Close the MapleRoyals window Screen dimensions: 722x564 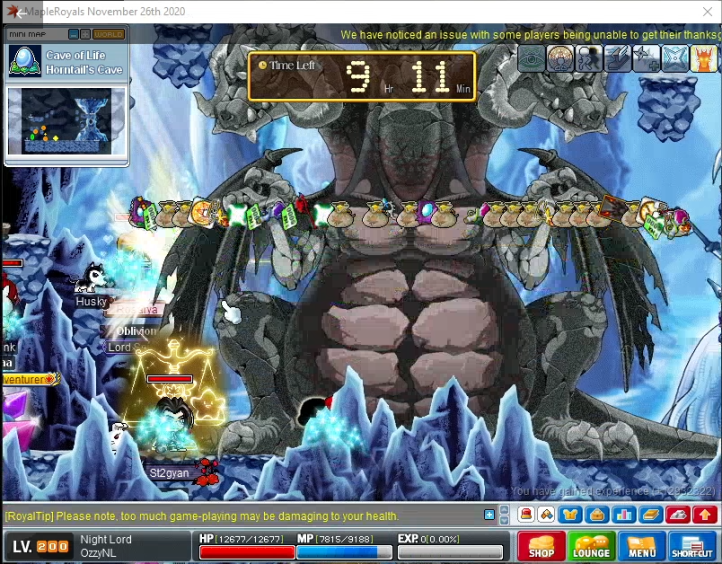coord(707,11)
